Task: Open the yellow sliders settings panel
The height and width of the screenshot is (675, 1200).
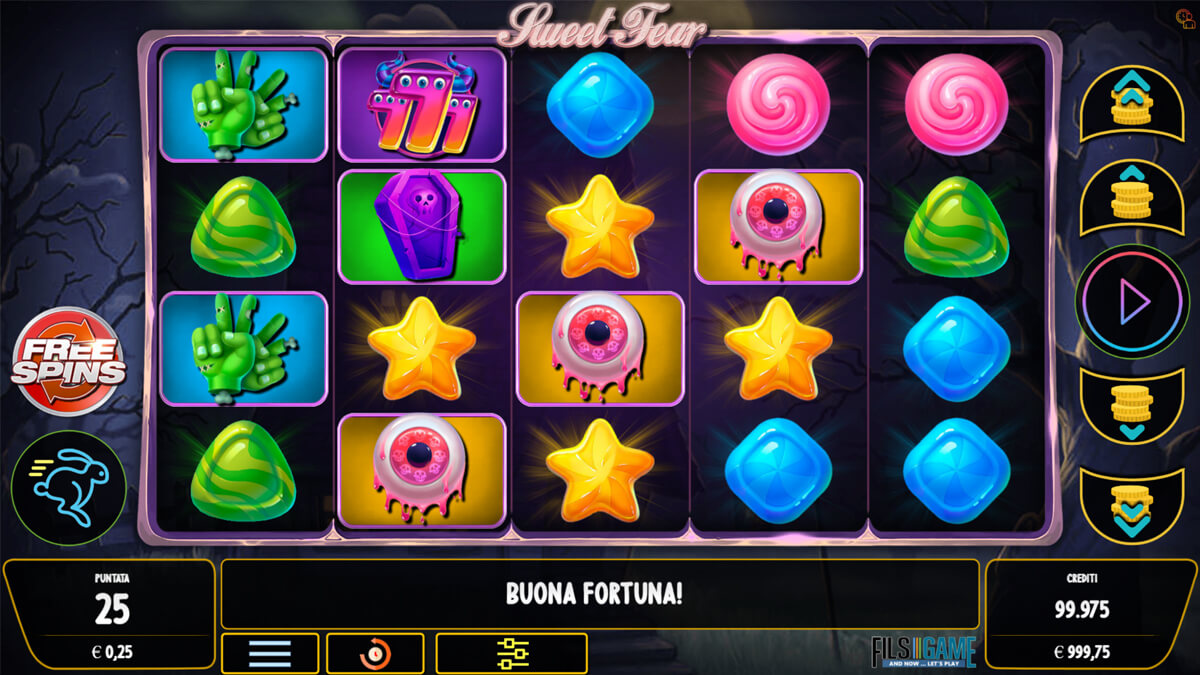Action: 511,654
